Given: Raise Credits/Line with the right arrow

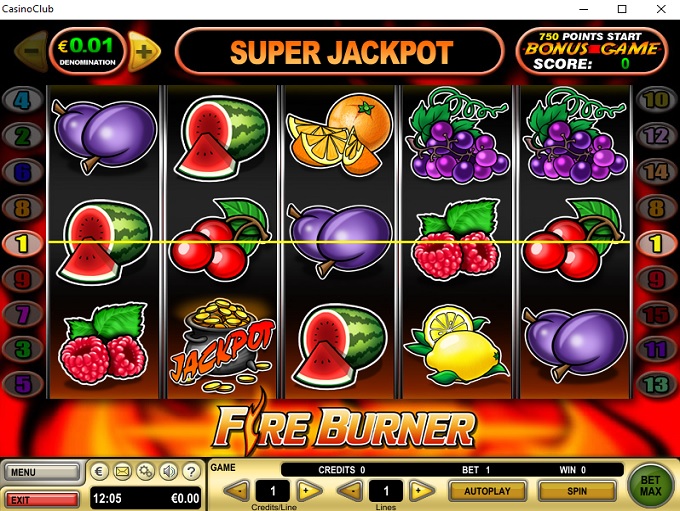Looking at the screenshot, I should pyautogui.click(x=311, y=491).
